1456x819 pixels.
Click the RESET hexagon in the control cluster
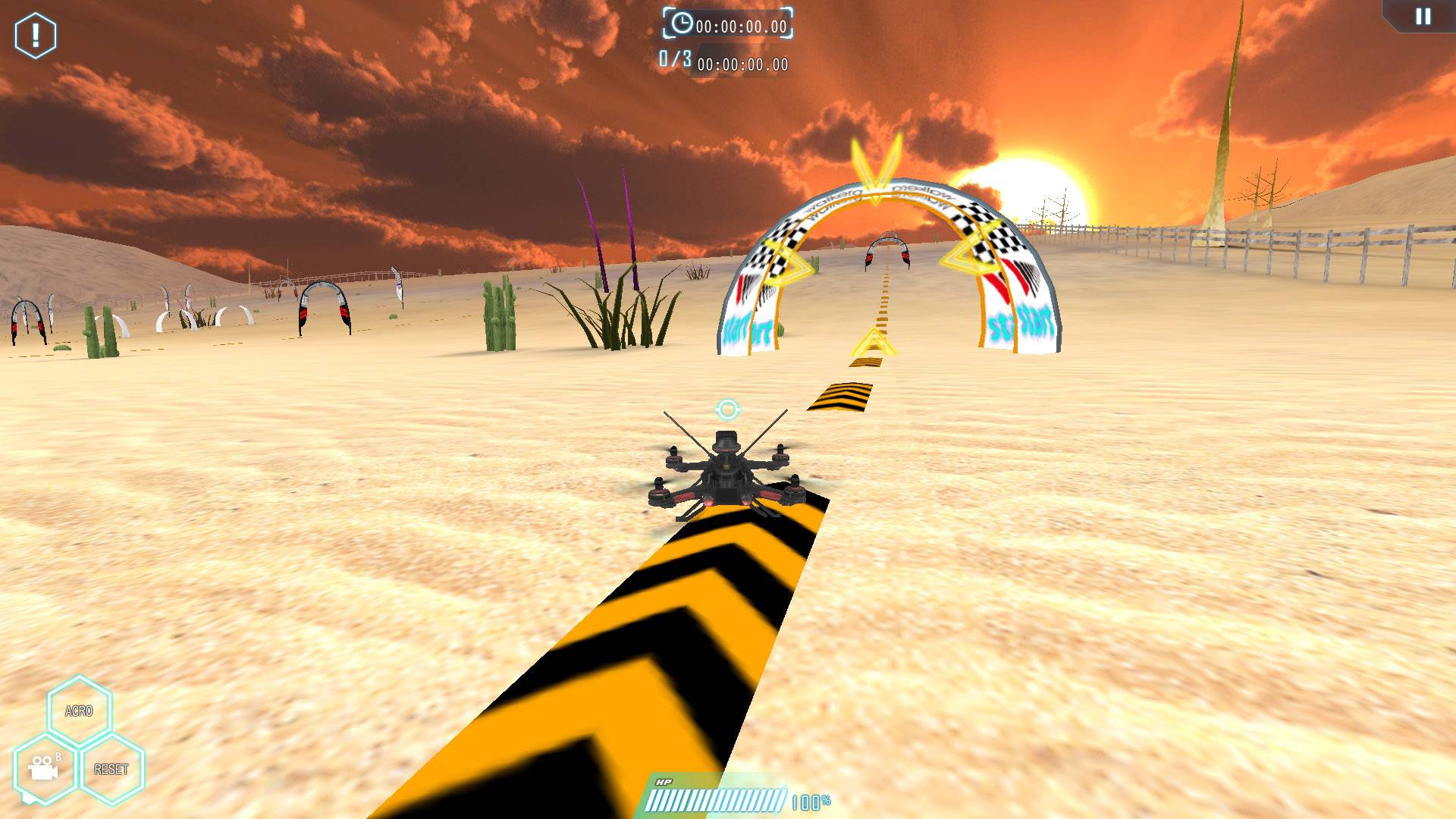112,770
